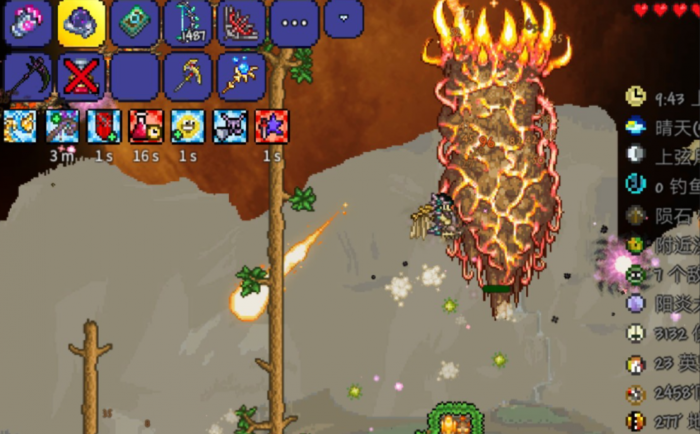Select the blue gem staff slot
Viewport: 700px width, 434px height.
pos(242,76)
